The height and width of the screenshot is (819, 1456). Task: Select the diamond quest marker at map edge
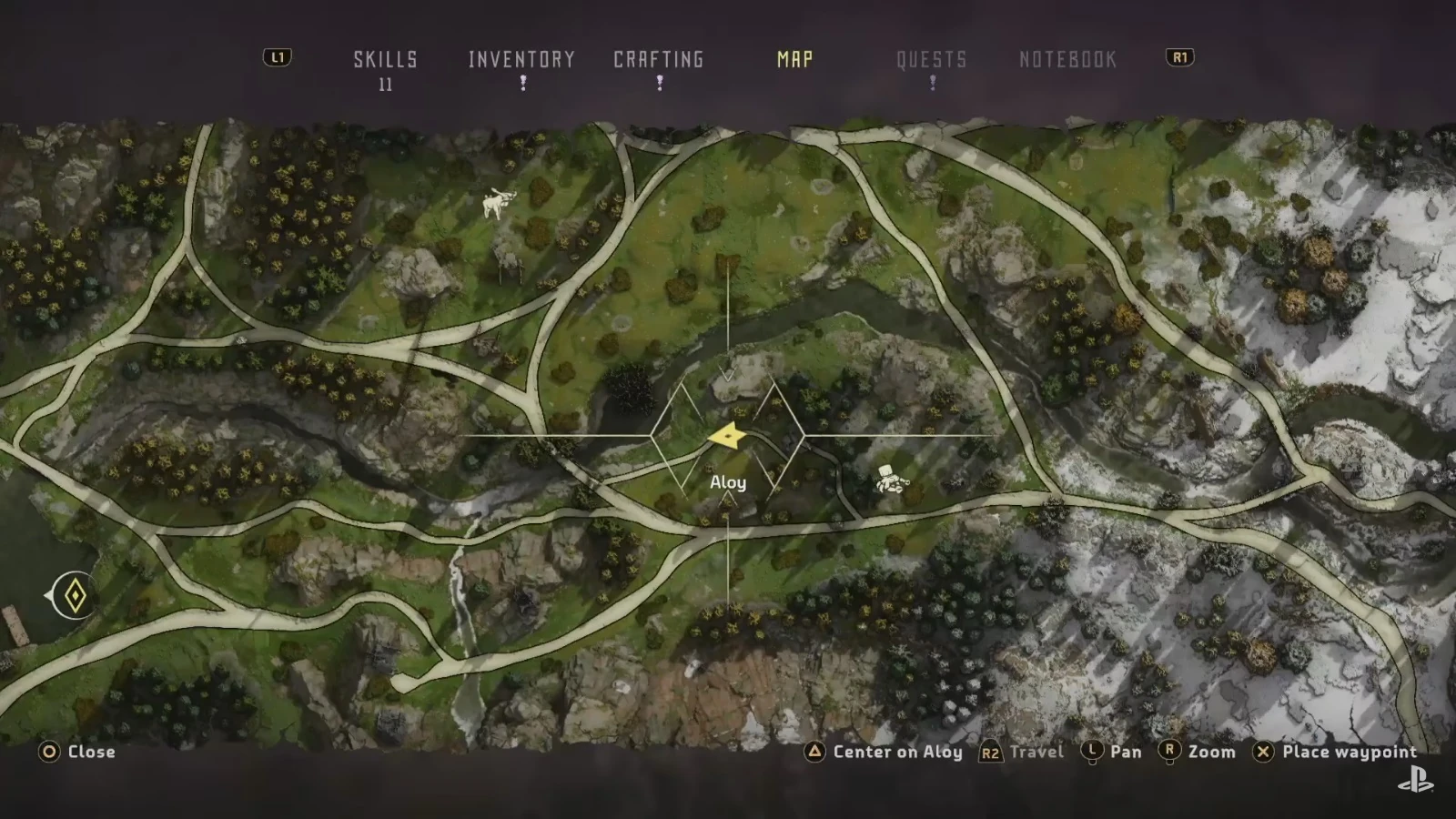point(76,596)
